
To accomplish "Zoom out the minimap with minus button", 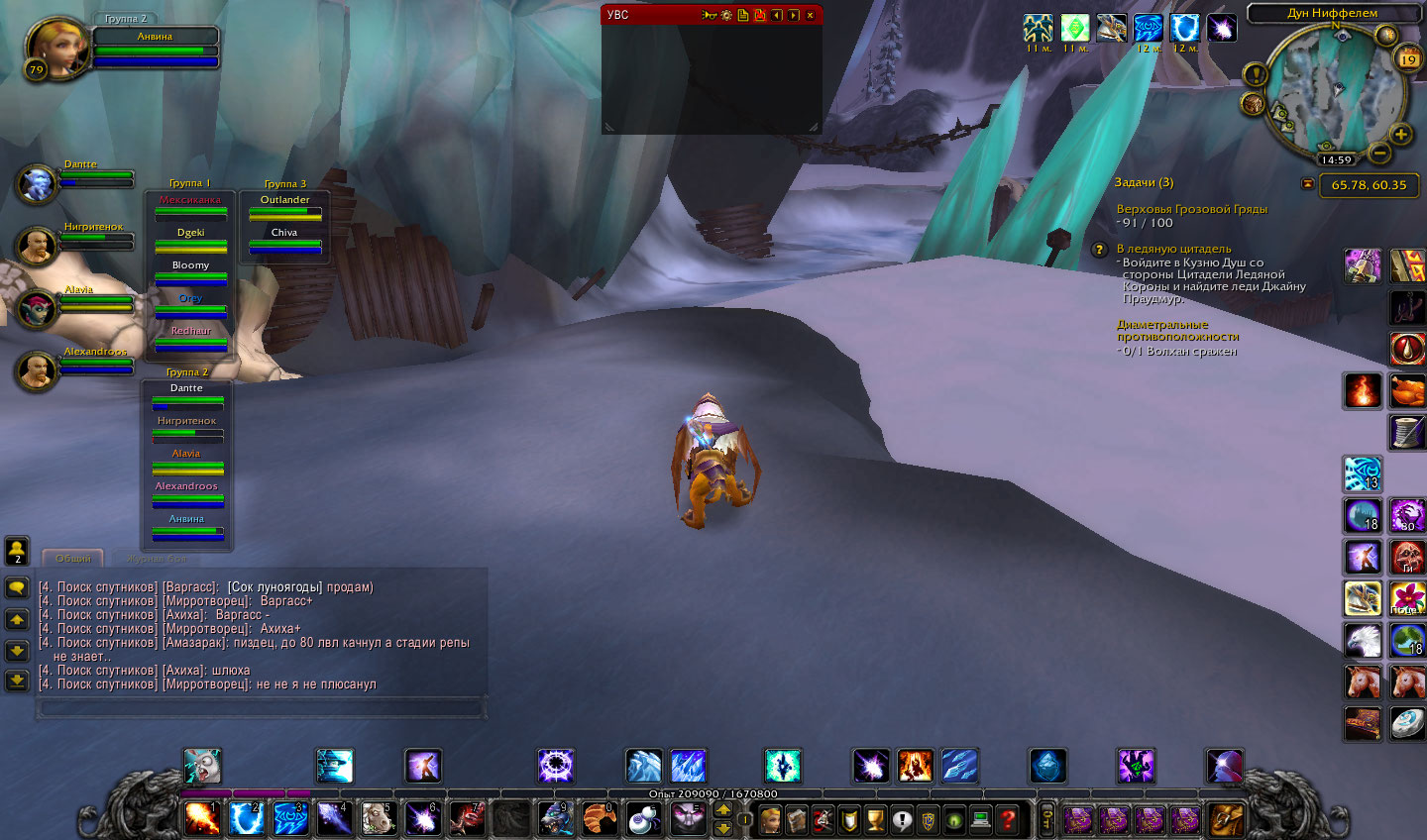I will coord(1378,153).
